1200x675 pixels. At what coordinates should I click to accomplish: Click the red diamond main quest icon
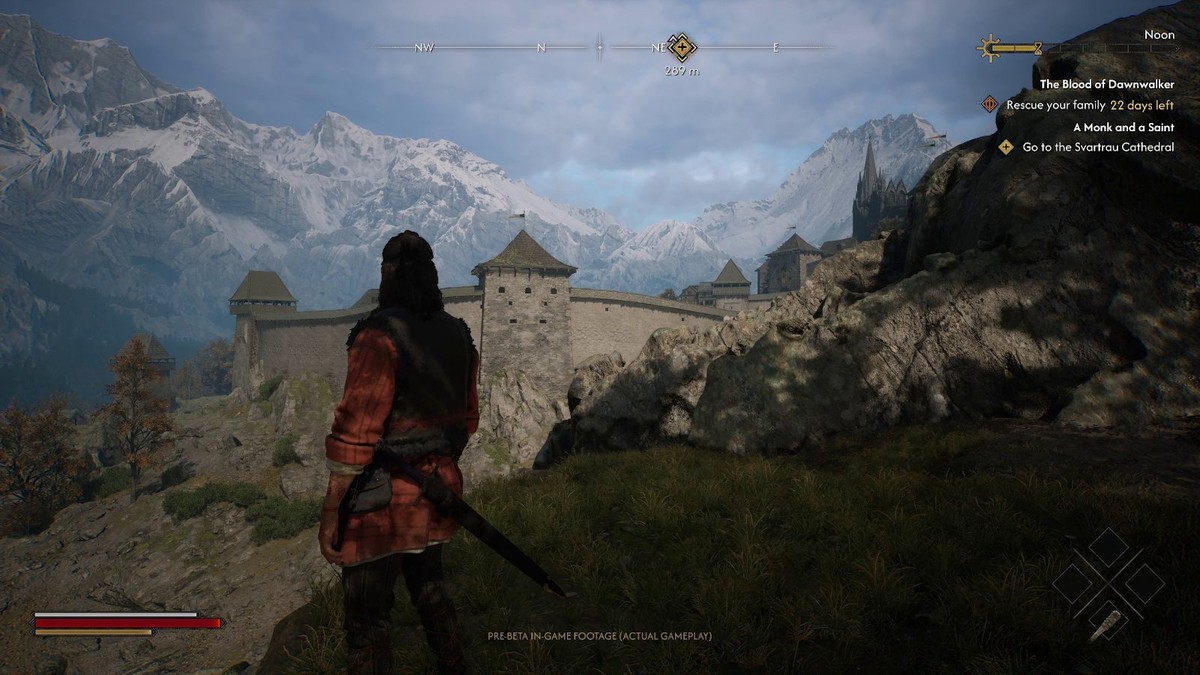pos(990,104)
